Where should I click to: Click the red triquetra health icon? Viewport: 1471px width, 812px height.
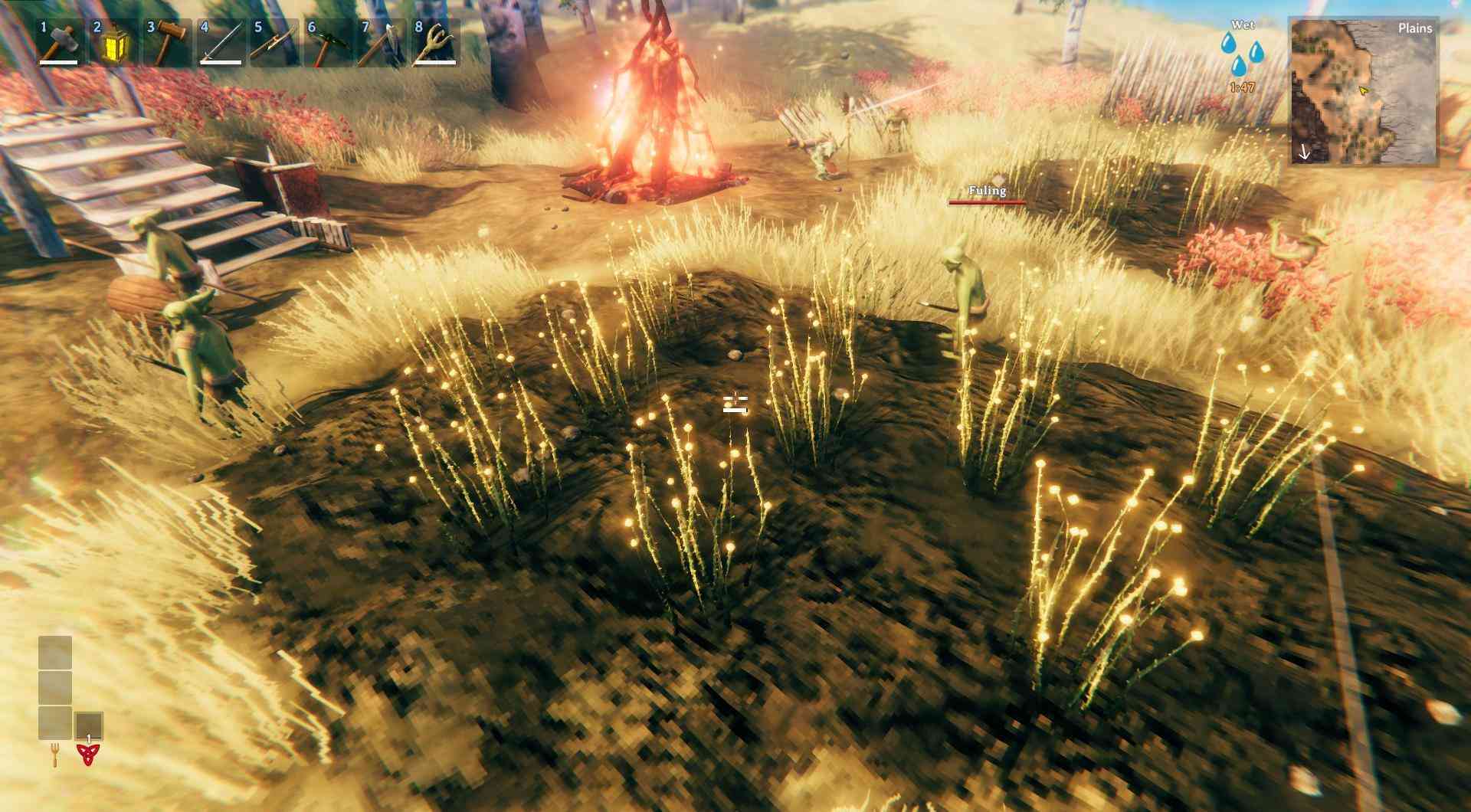coord(88,755)
